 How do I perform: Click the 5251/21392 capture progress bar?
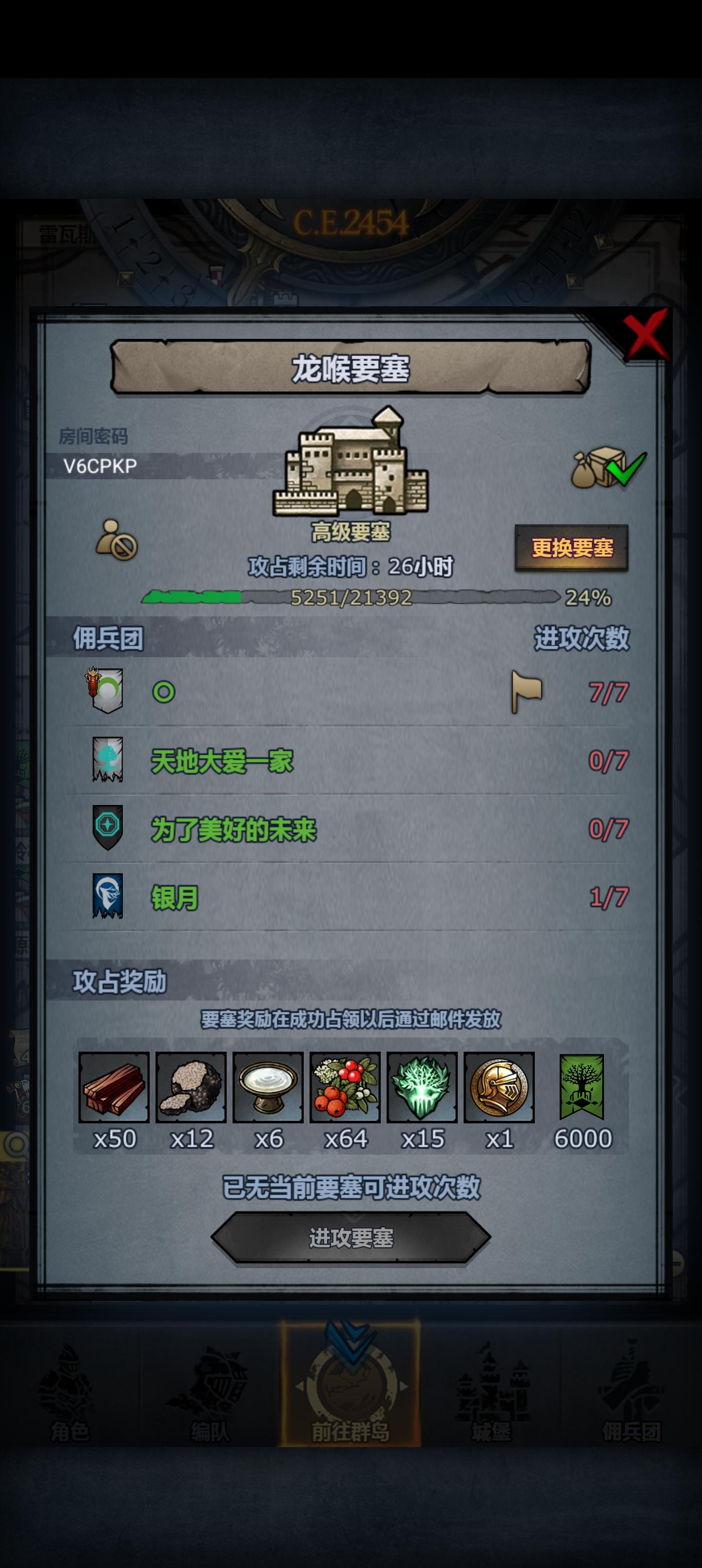coord(351,599)
